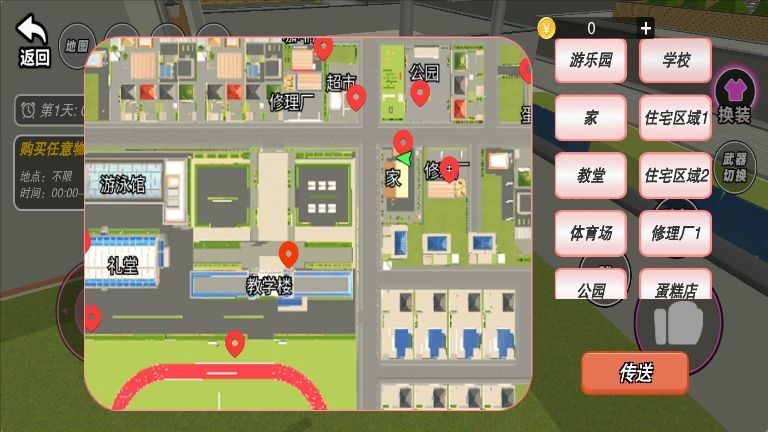Image resolution: width=768 pixels, height=432 pixels.
Task: Confirm teleport with the 传送 button
Action: point(635,373)
